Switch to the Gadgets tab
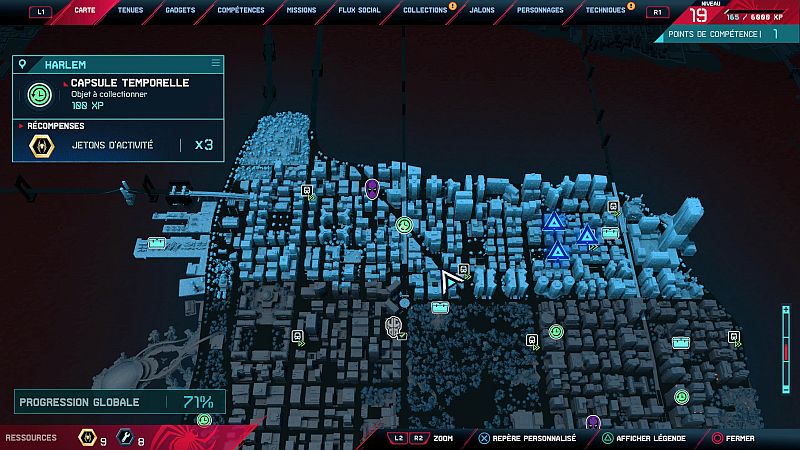800x450 pixels. coord(180,11)
